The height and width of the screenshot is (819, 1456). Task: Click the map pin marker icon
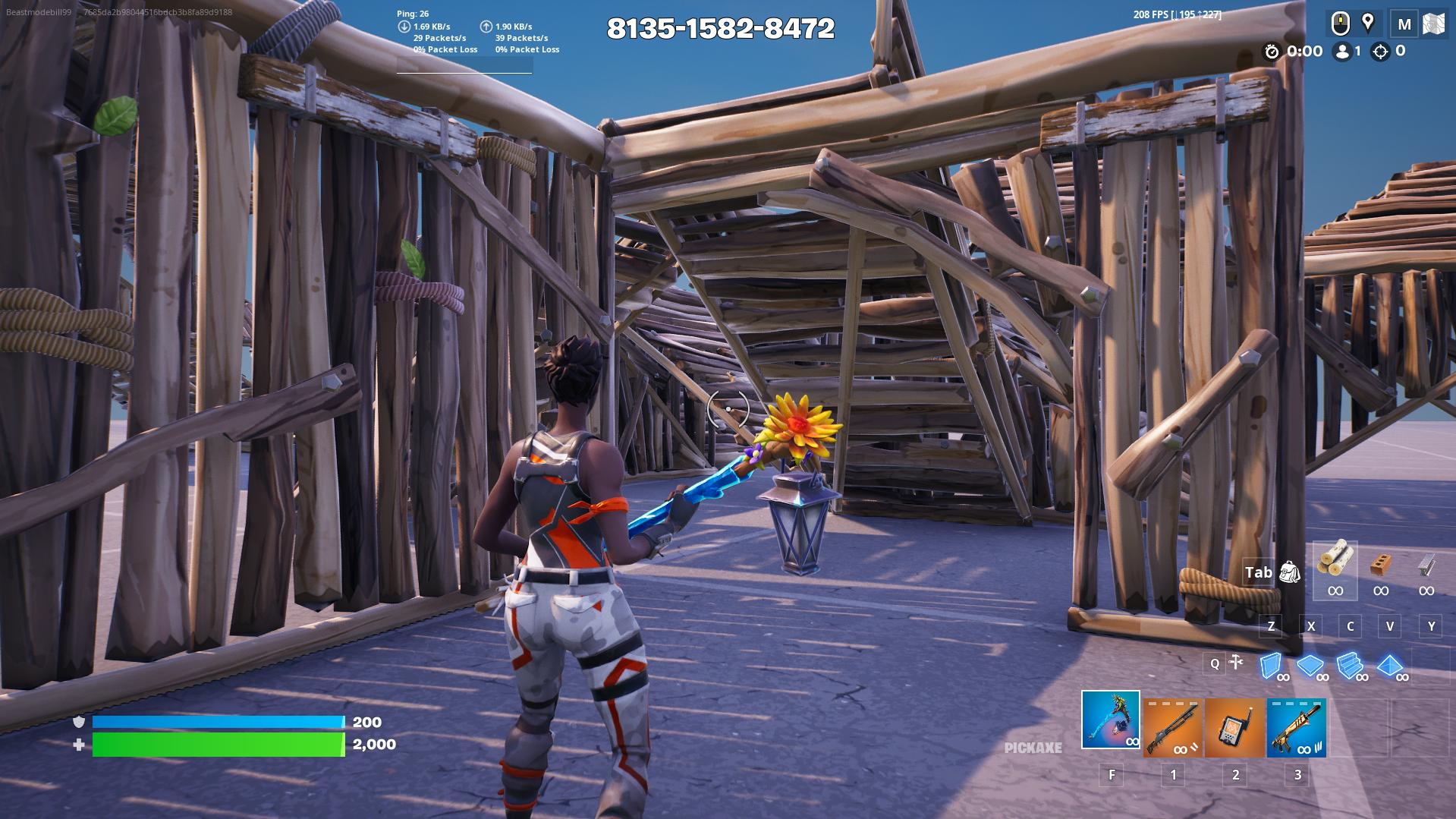coord(1368,23)
